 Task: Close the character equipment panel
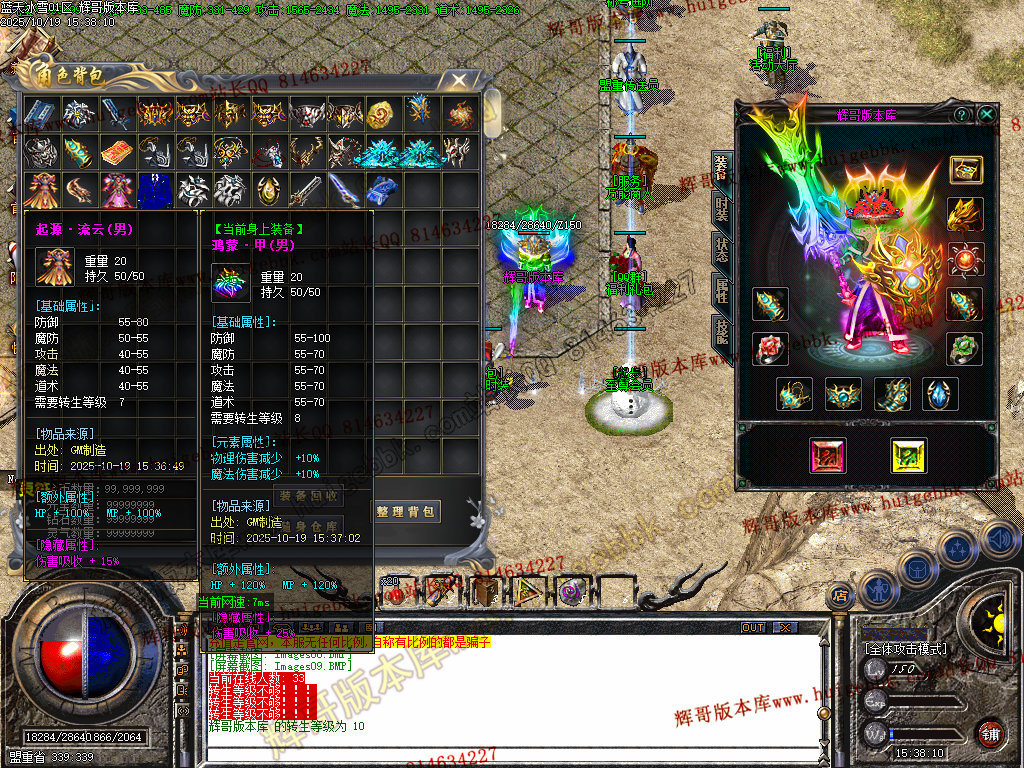pos(986,115)
